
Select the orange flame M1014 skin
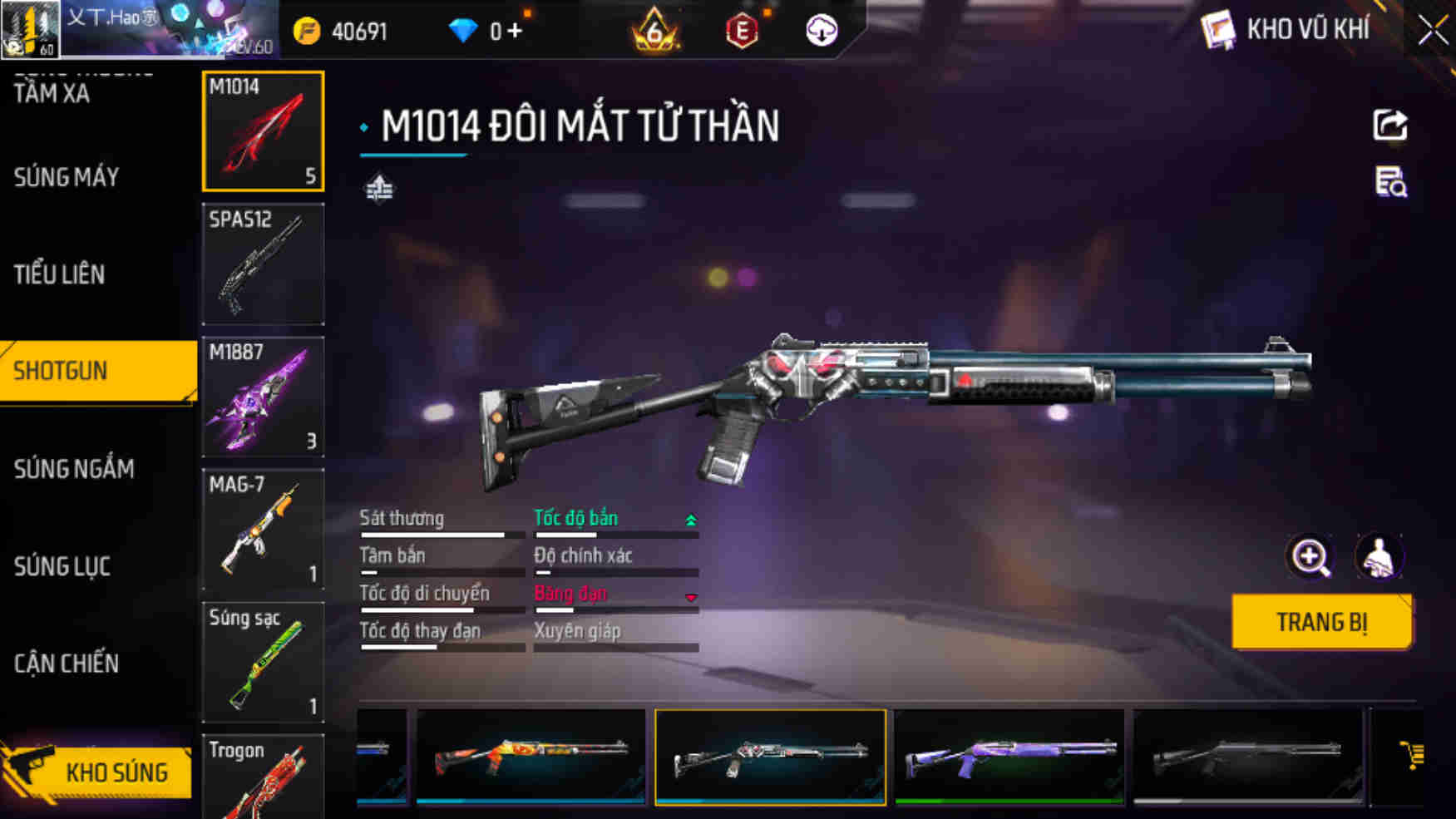pyautogui.click(x=531, y=757)
